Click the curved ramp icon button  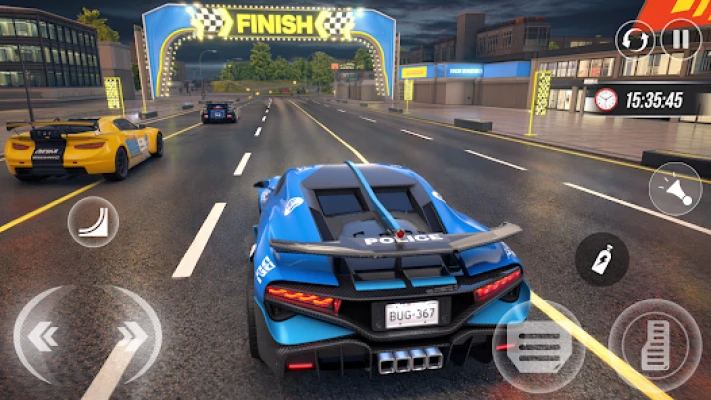[x=93, y=221]
